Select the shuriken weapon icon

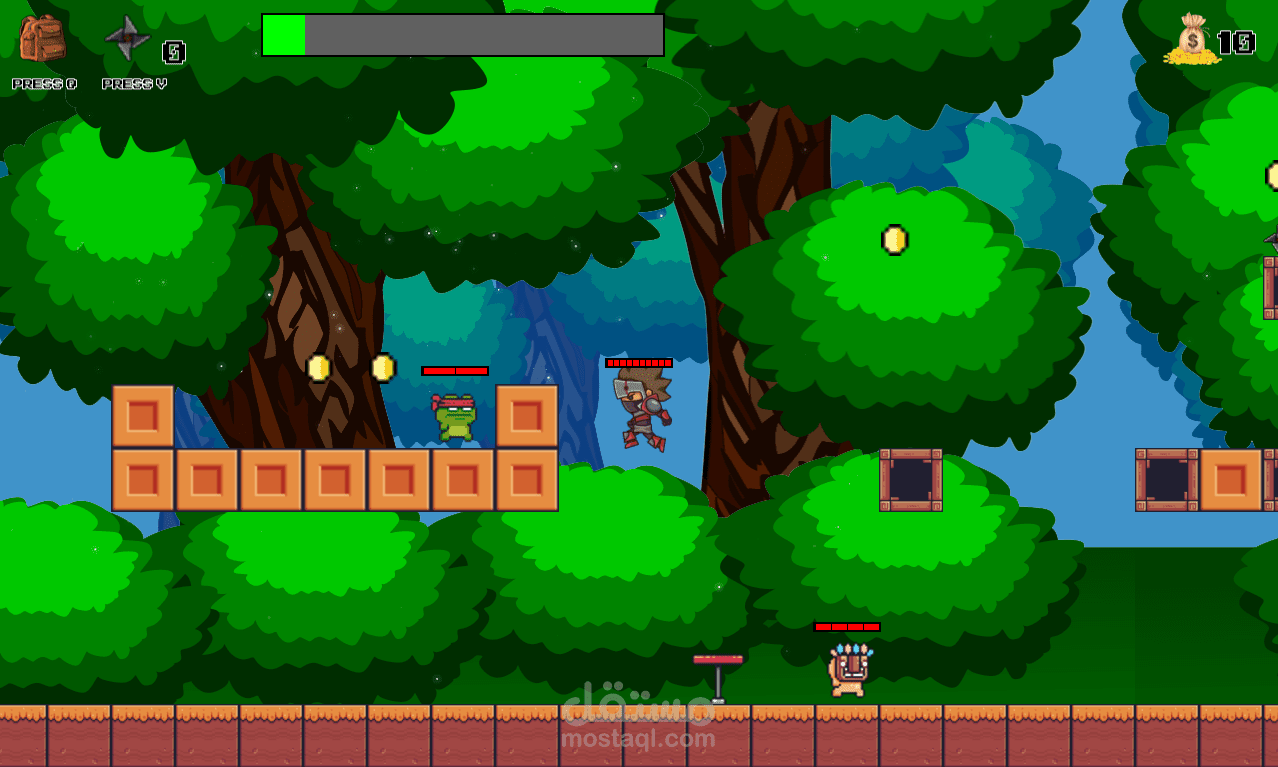[127, 39]
